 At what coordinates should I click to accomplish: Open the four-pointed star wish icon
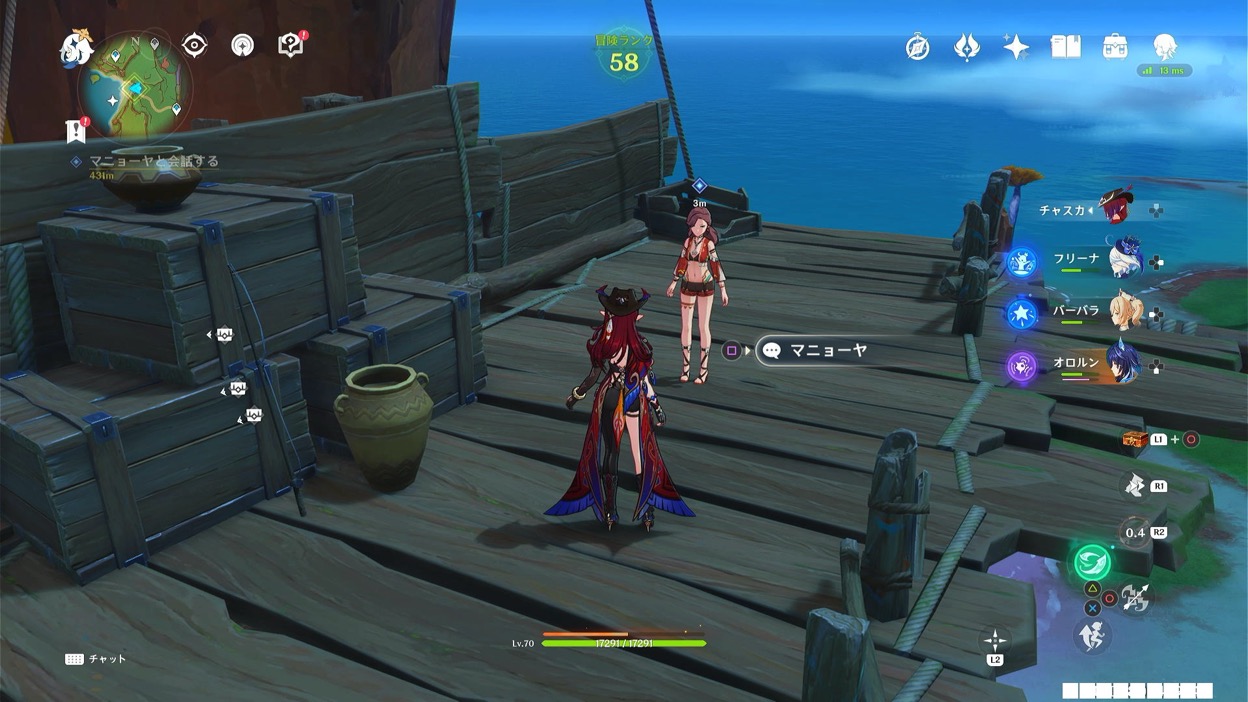coord(1016,47)
